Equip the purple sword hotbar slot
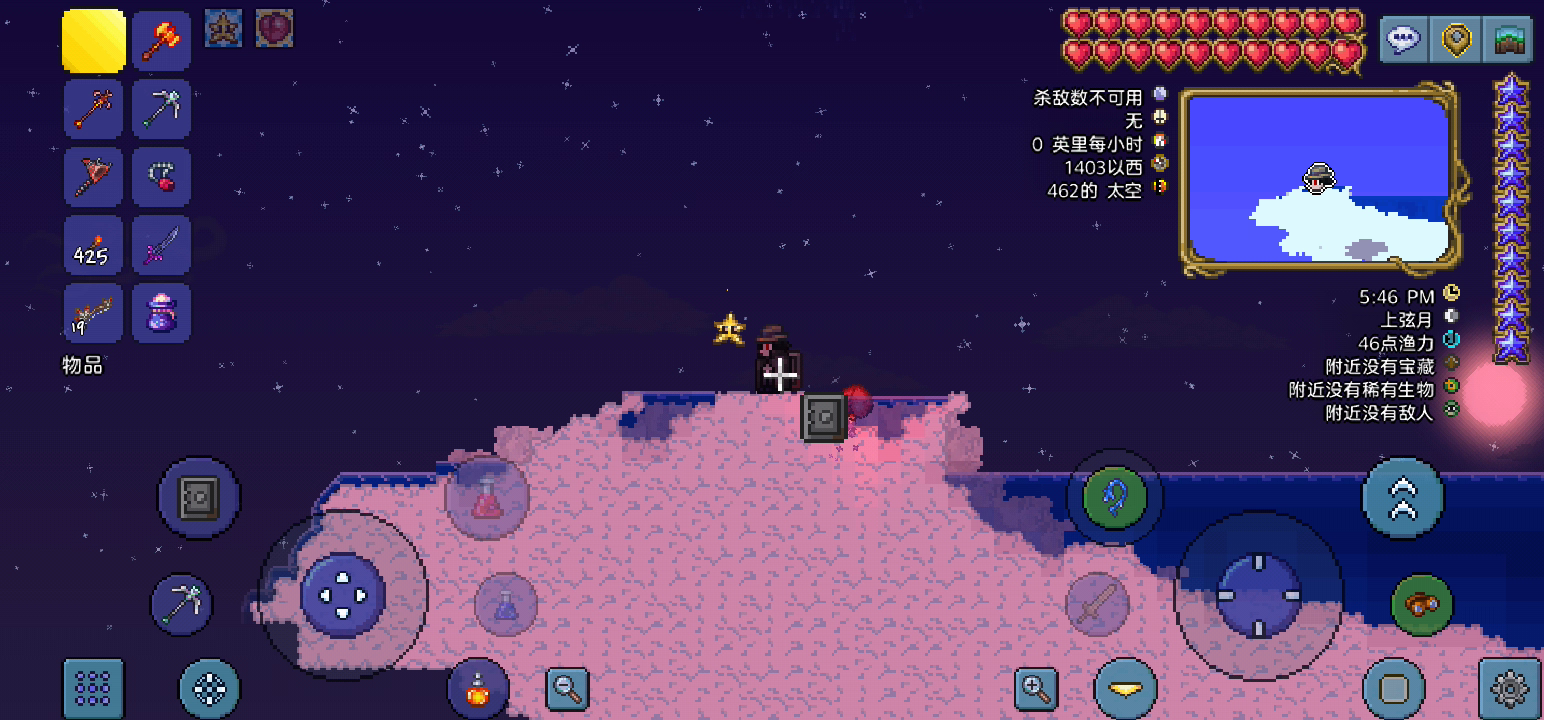The height and width of the screenshot is (720, 1544). pos(161,245)
